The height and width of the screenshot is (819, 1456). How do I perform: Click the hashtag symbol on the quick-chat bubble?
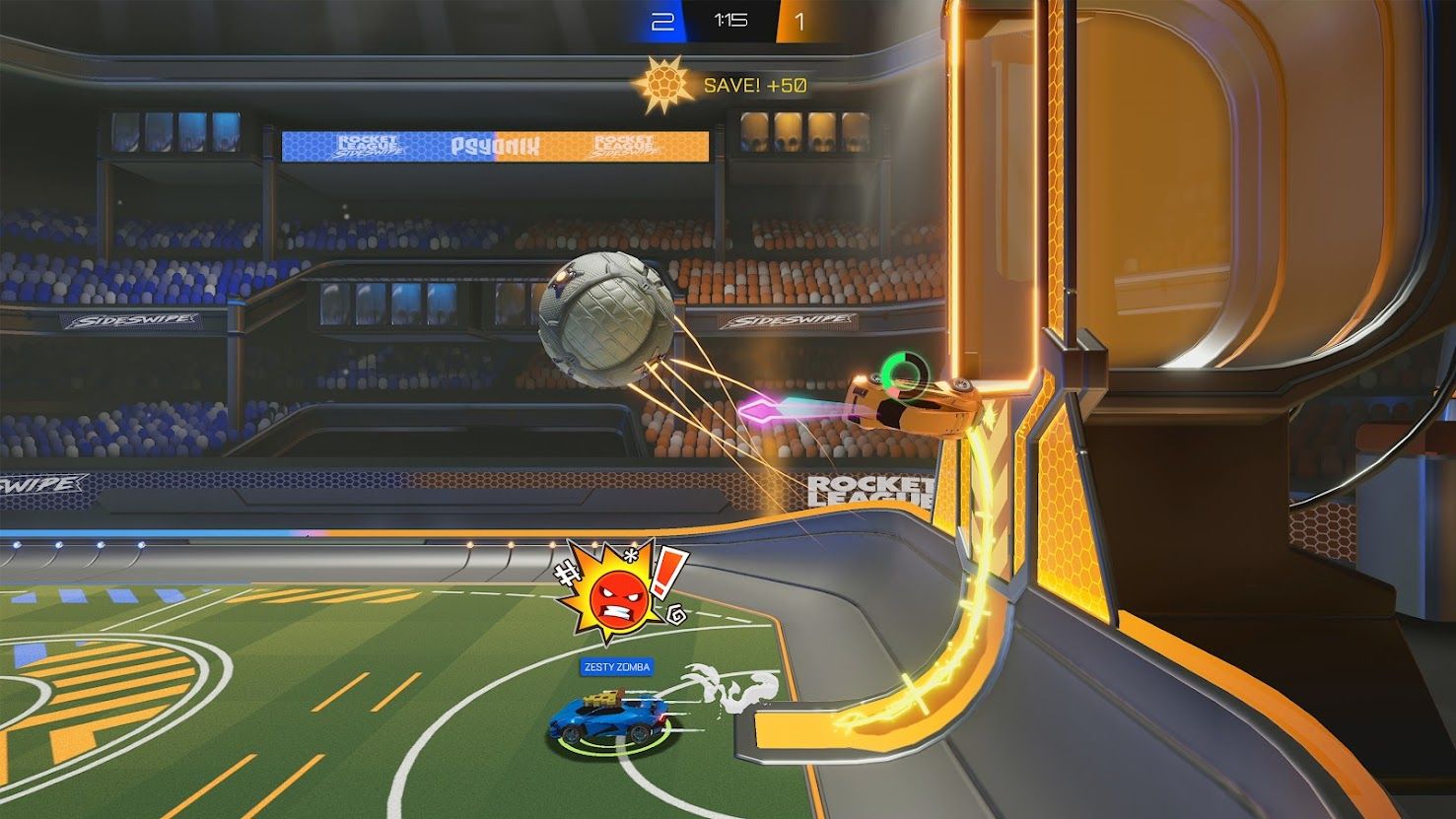(x=570, y=574)
